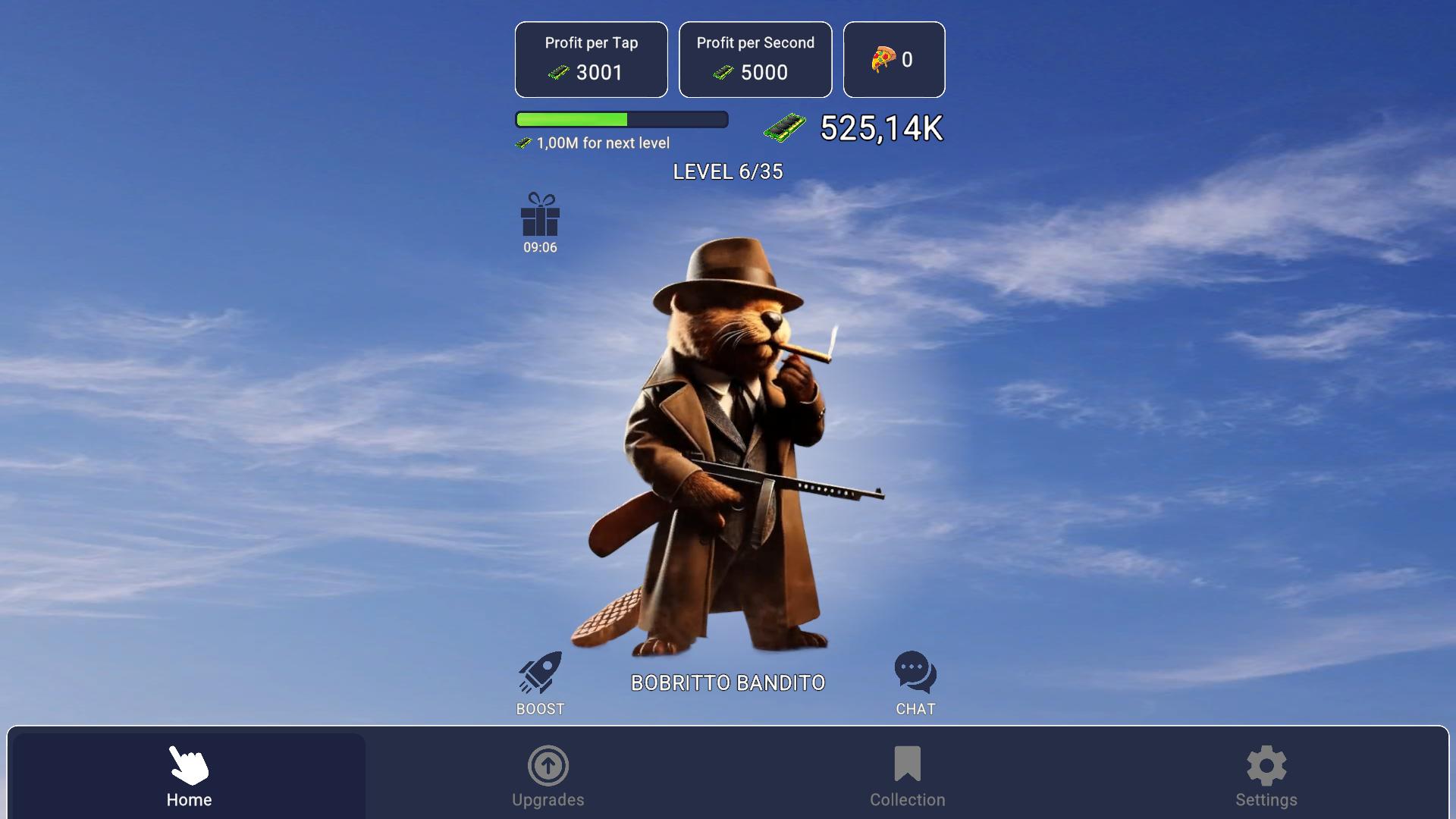
Task: Click the LEVEL 6/35 label
Action: 729,172
